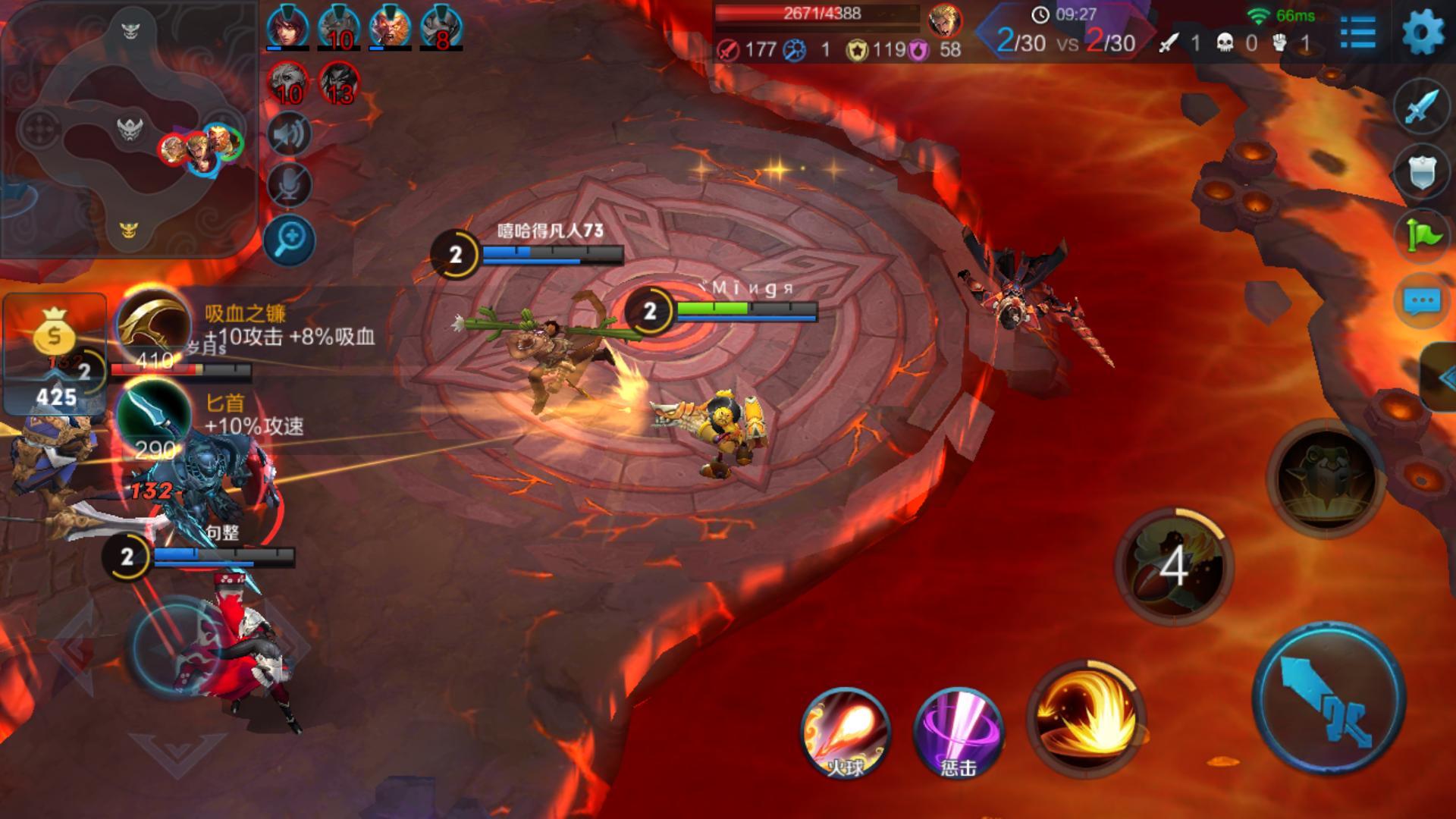This screenshot has width=1456, height=819.
Task: Toggle the microphone voice chat button
Action: (289, 184)
